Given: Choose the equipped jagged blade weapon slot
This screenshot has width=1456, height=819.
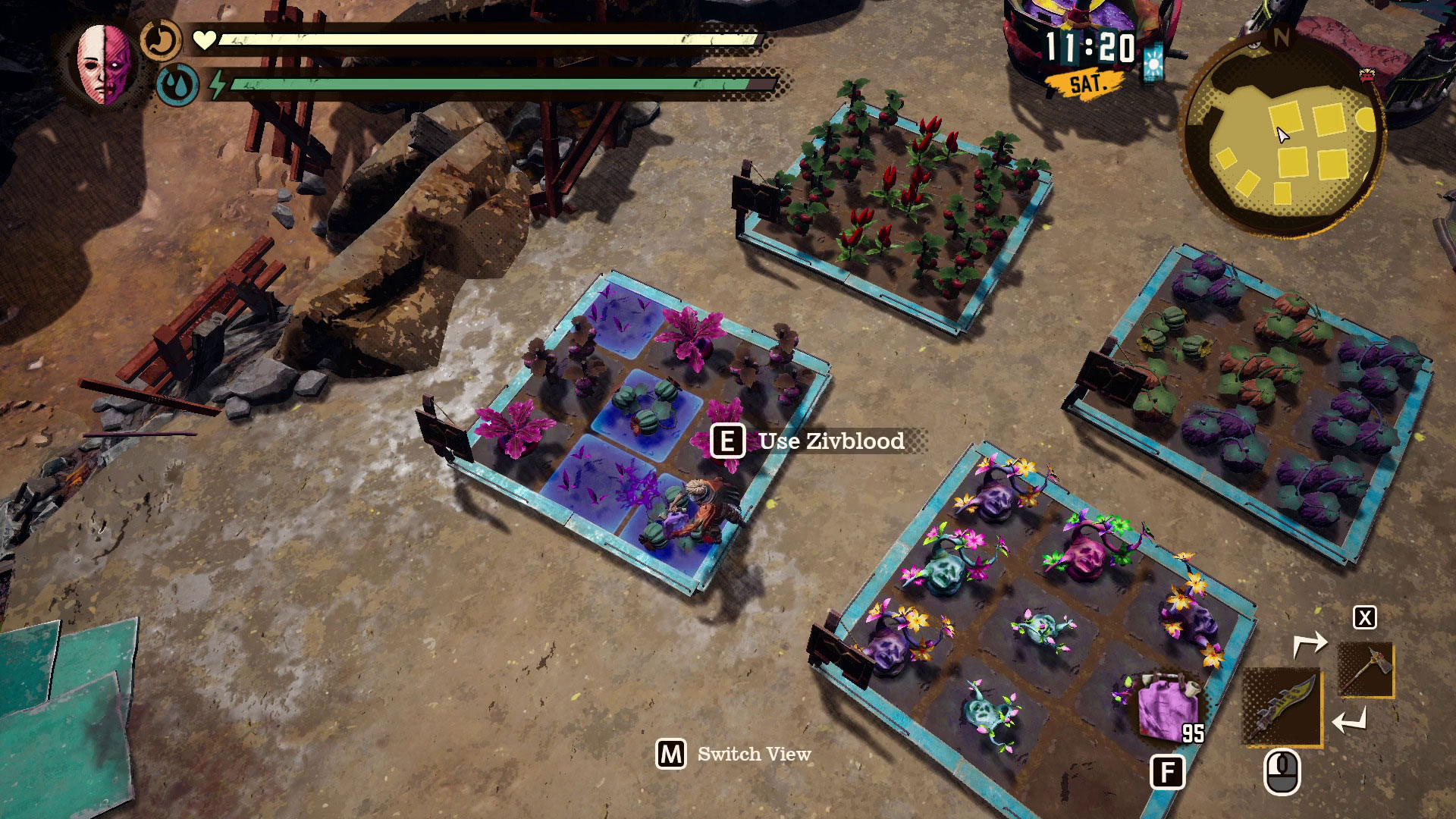Looking at the screenshot, I should pos(1282,708).
